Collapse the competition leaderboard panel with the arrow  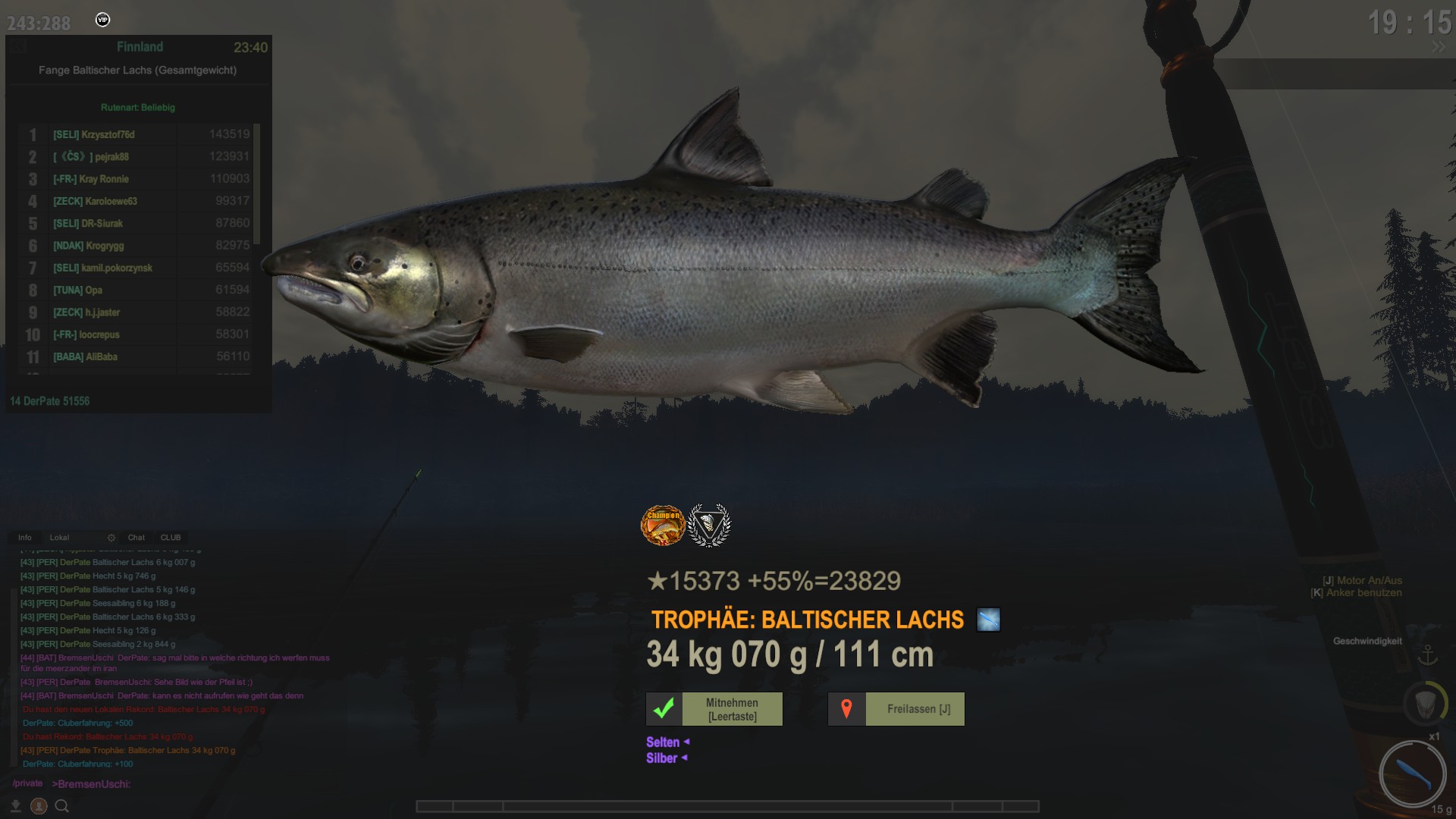pyautogui.click(x=18, y=47)
